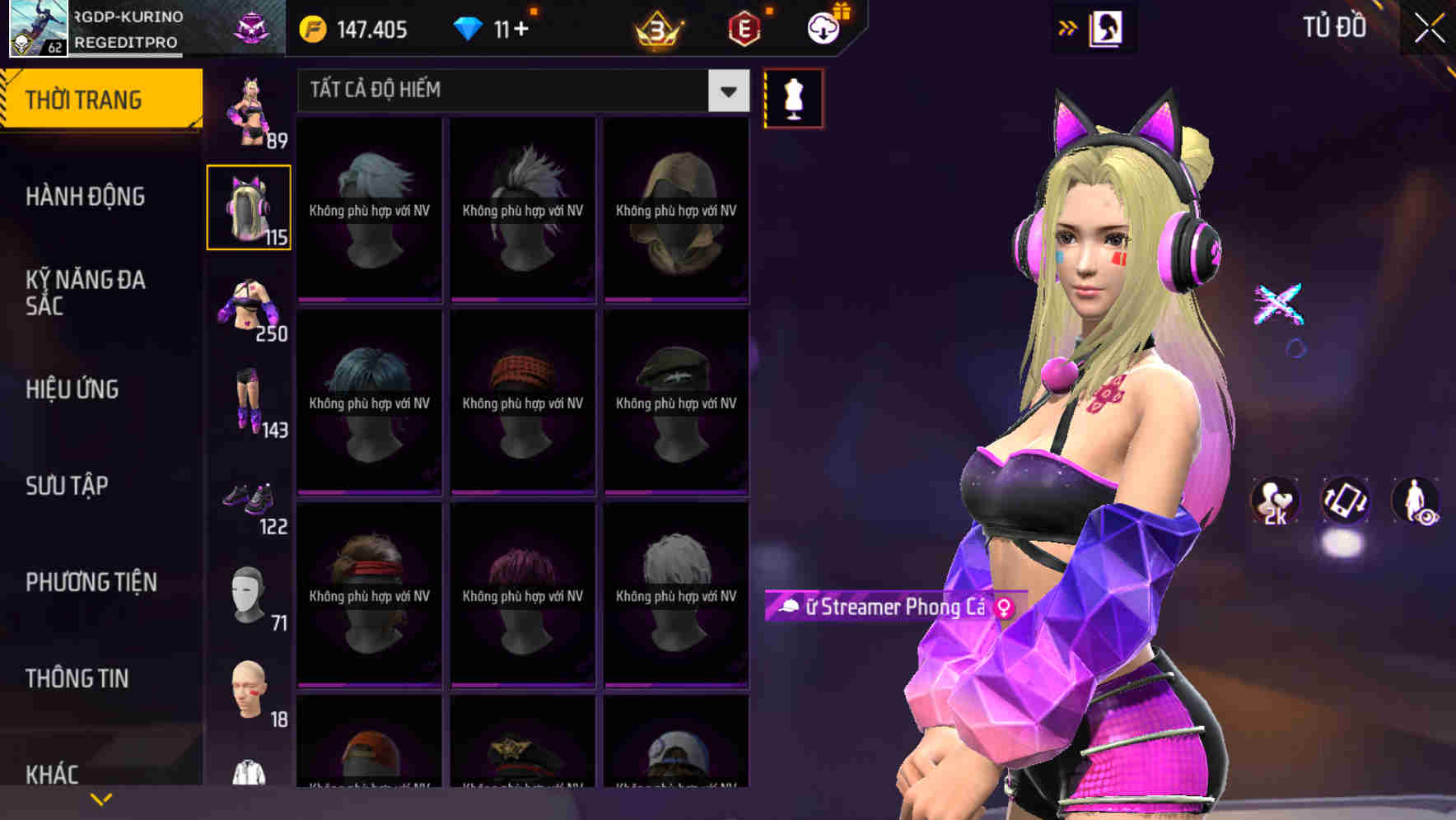The height and width of the screenshot is (820, 1456).
Task: Click the double-arrow collapse chevron
Action: (1068, 27)
